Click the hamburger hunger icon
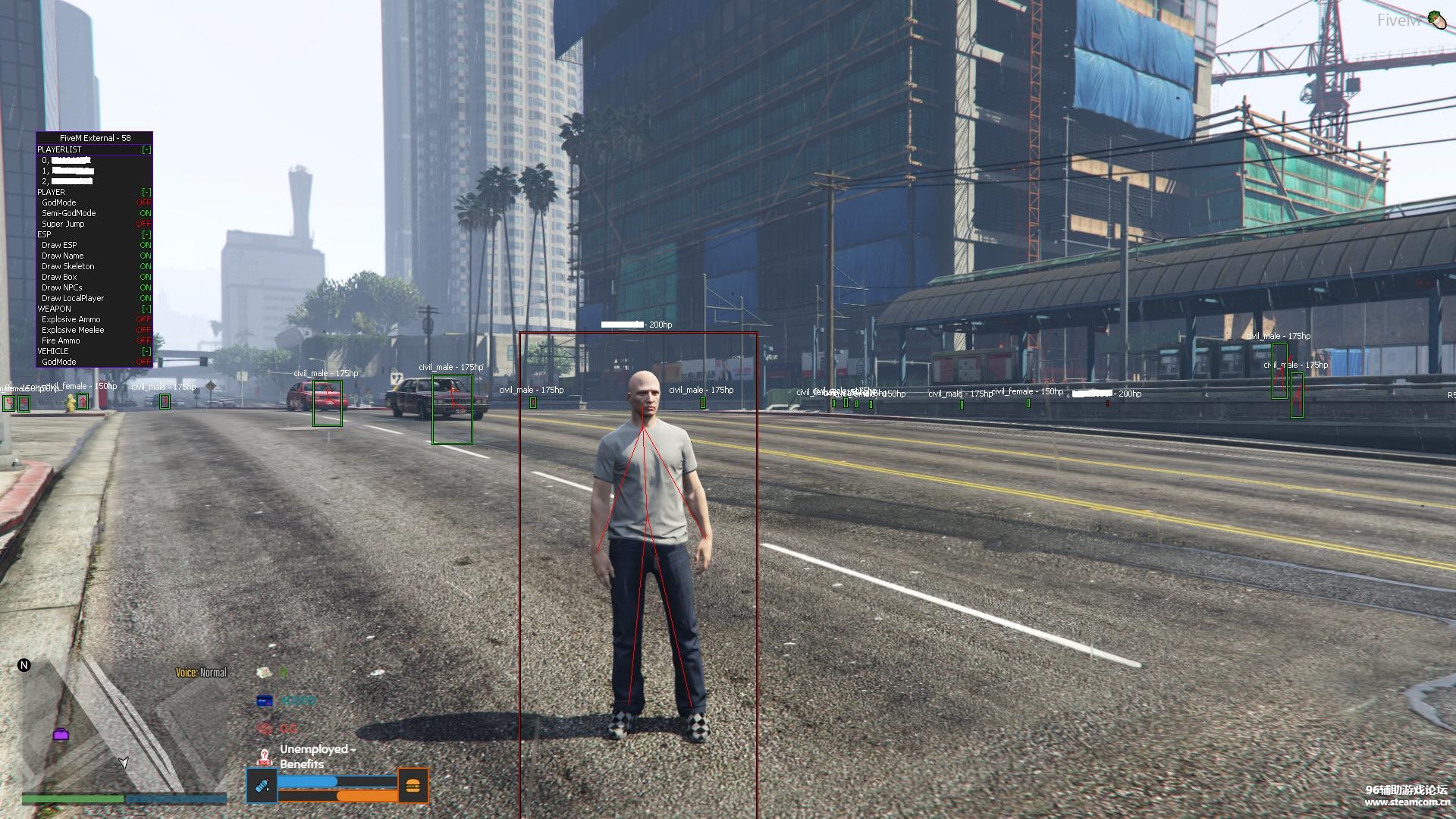 point(413,786)
